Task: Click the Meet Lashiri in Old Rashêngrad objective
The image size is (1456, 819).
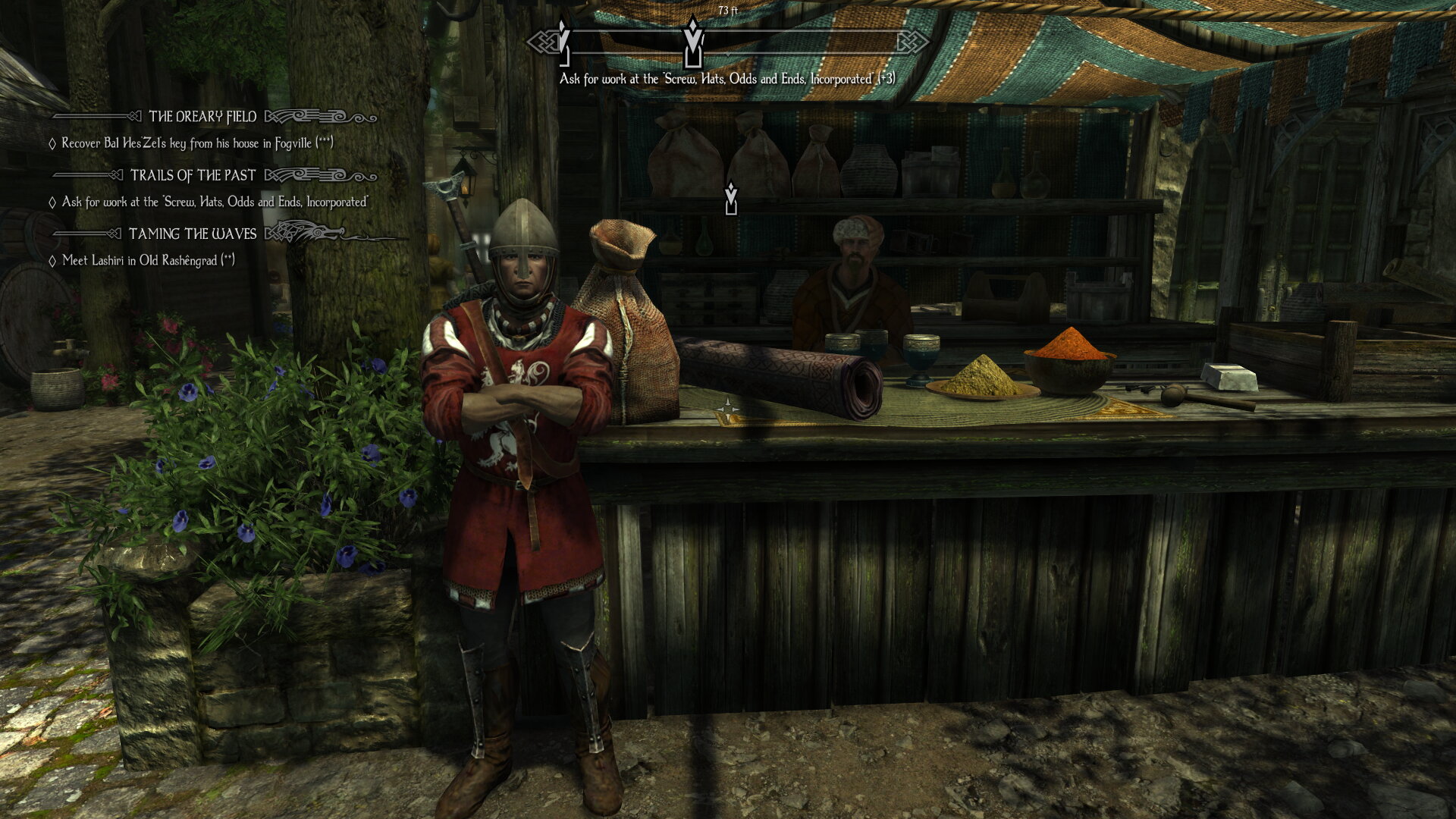Action: pos(148,261)
